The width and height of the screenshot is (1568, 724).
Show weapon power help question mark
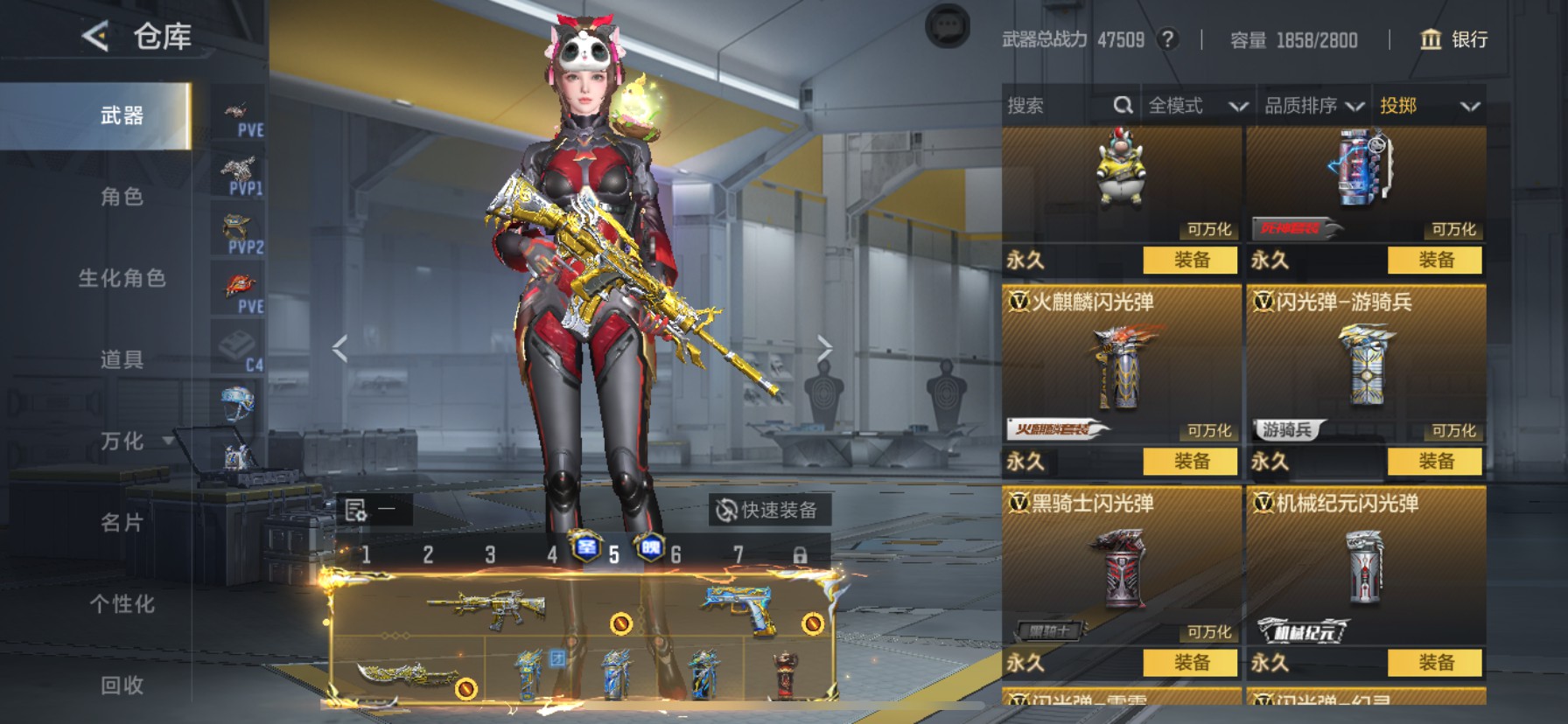1167,39
